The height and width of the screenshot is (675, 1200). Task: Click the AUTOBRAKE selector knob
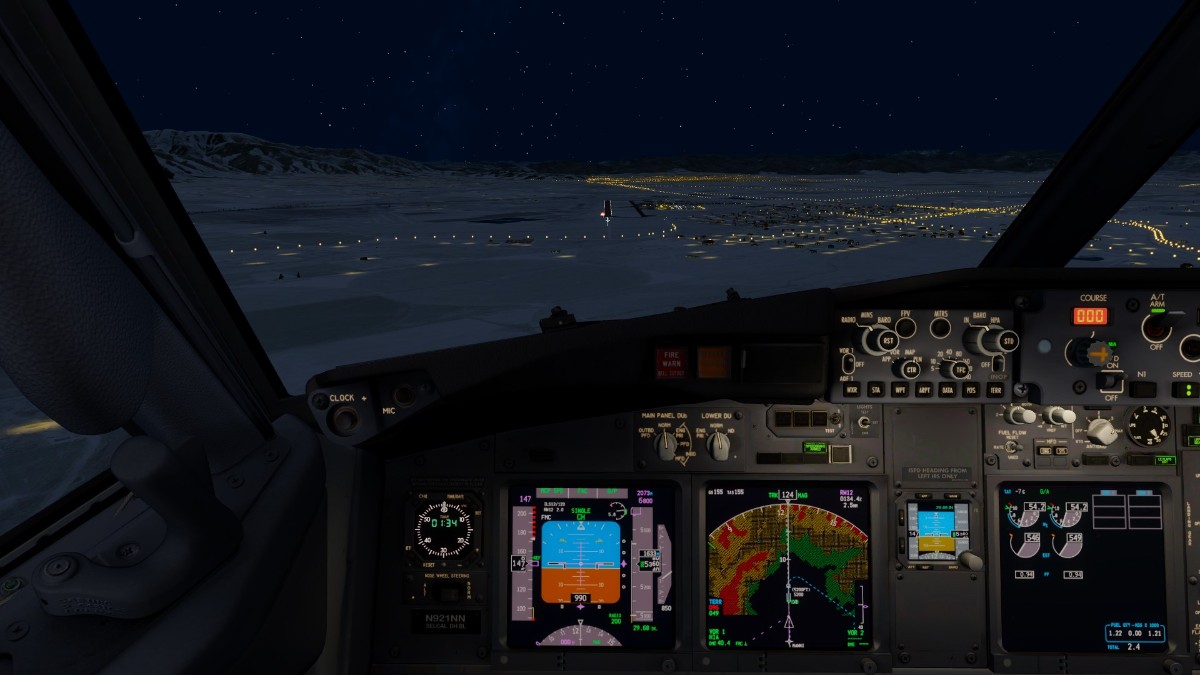(x=1101, y=431)
